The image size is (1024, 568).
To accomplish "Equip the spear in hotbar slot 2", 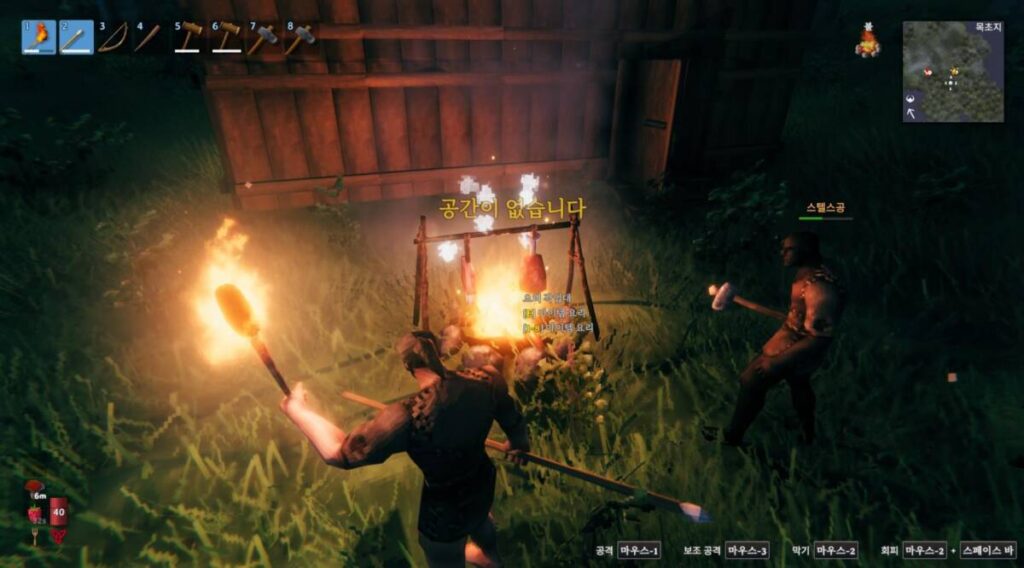I will pyautogui.click(x=77, y=37).
